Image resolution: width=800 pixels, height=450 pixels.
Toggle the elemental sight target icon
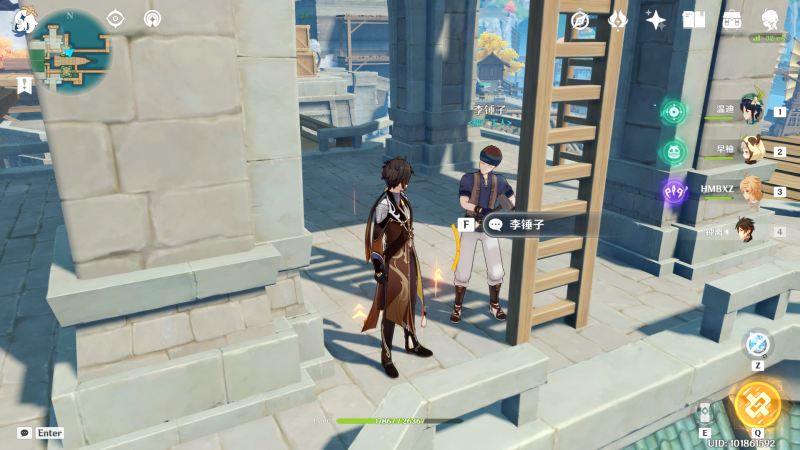(x=115, y=18)
